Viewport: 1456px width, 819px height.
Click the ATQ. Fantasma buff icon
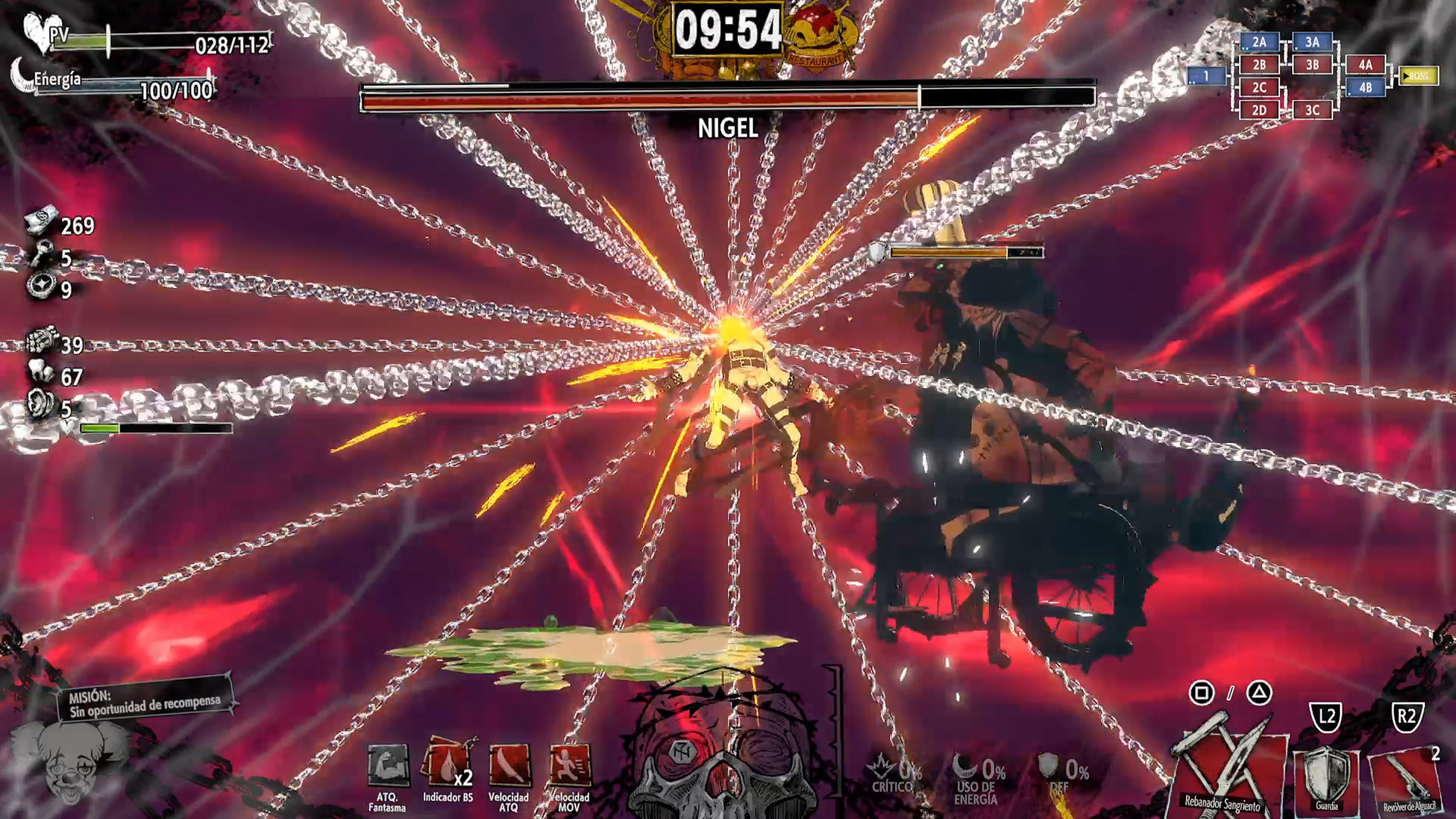coord(388,766)
